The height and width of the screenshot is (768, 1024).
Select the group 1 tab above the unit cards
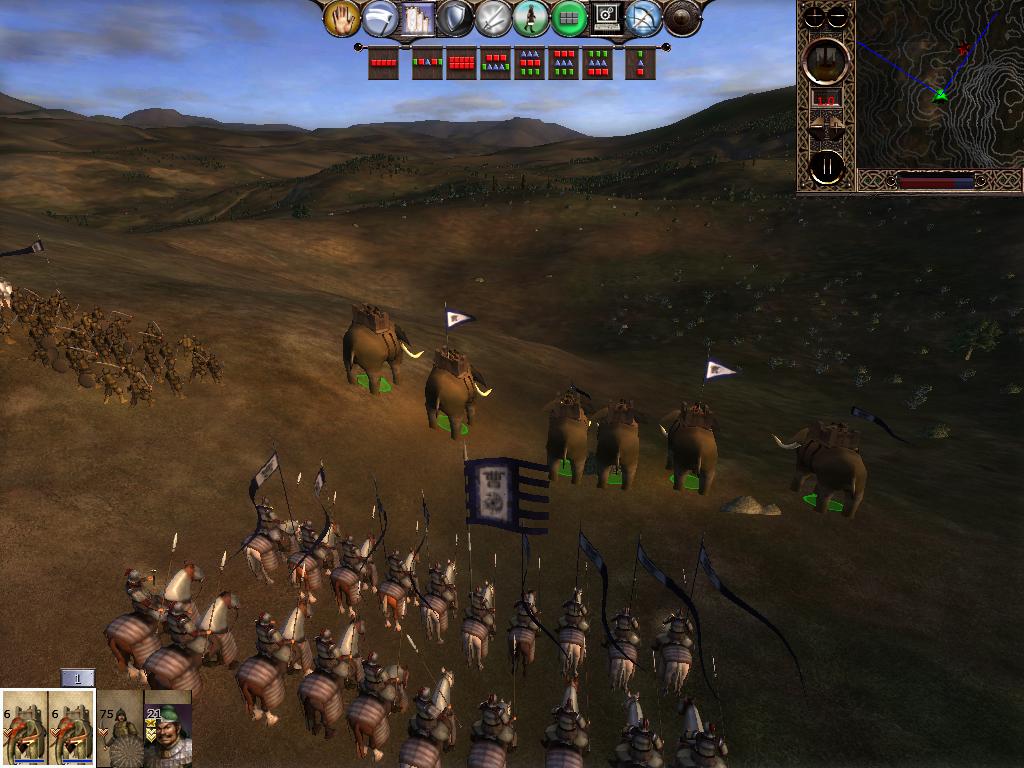point(78,678)
